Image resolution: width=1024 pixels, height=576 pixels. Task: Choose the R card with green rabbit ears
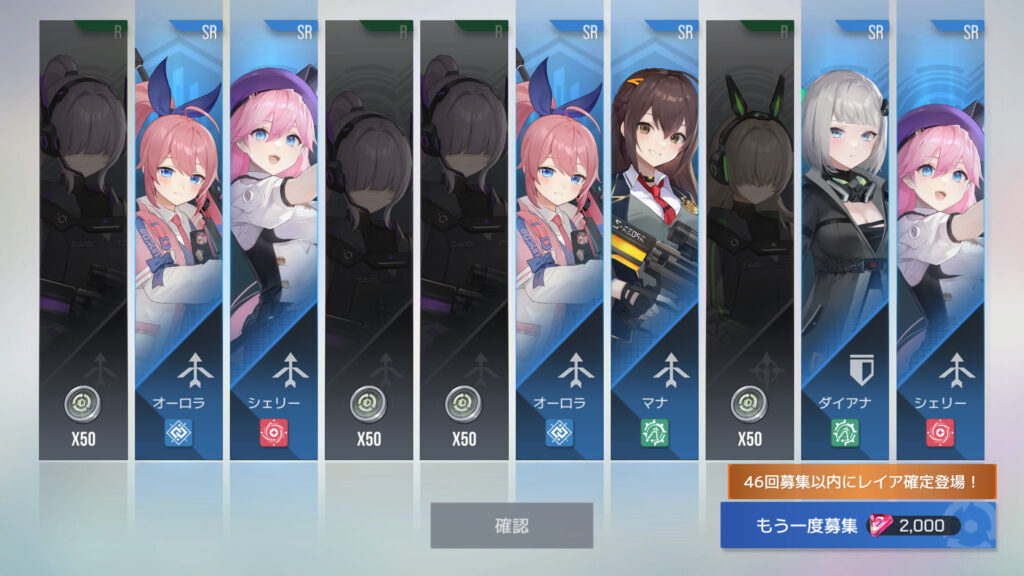point(750,240)
